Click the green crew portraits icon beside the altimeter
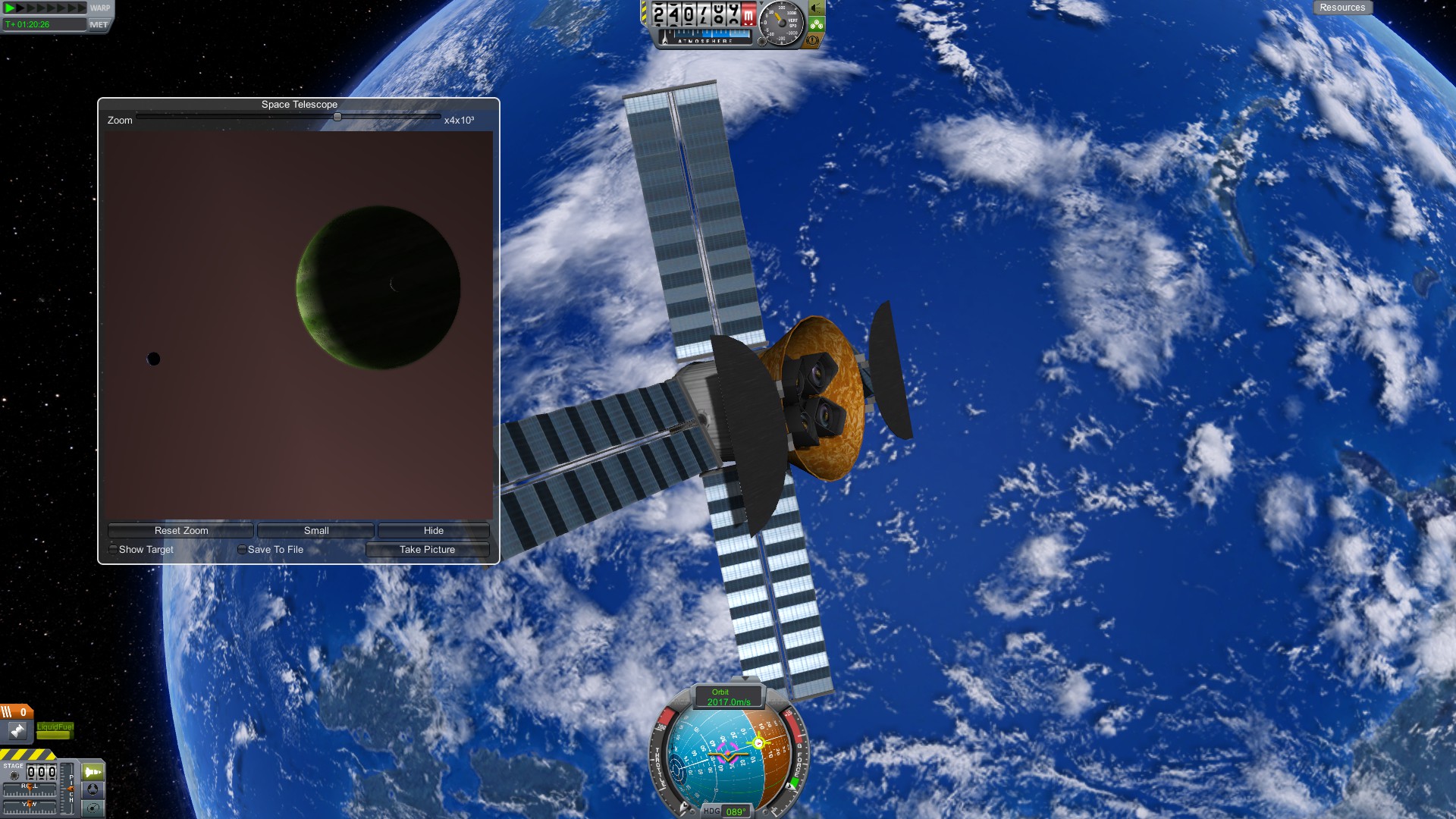 [x=816, y=24]
